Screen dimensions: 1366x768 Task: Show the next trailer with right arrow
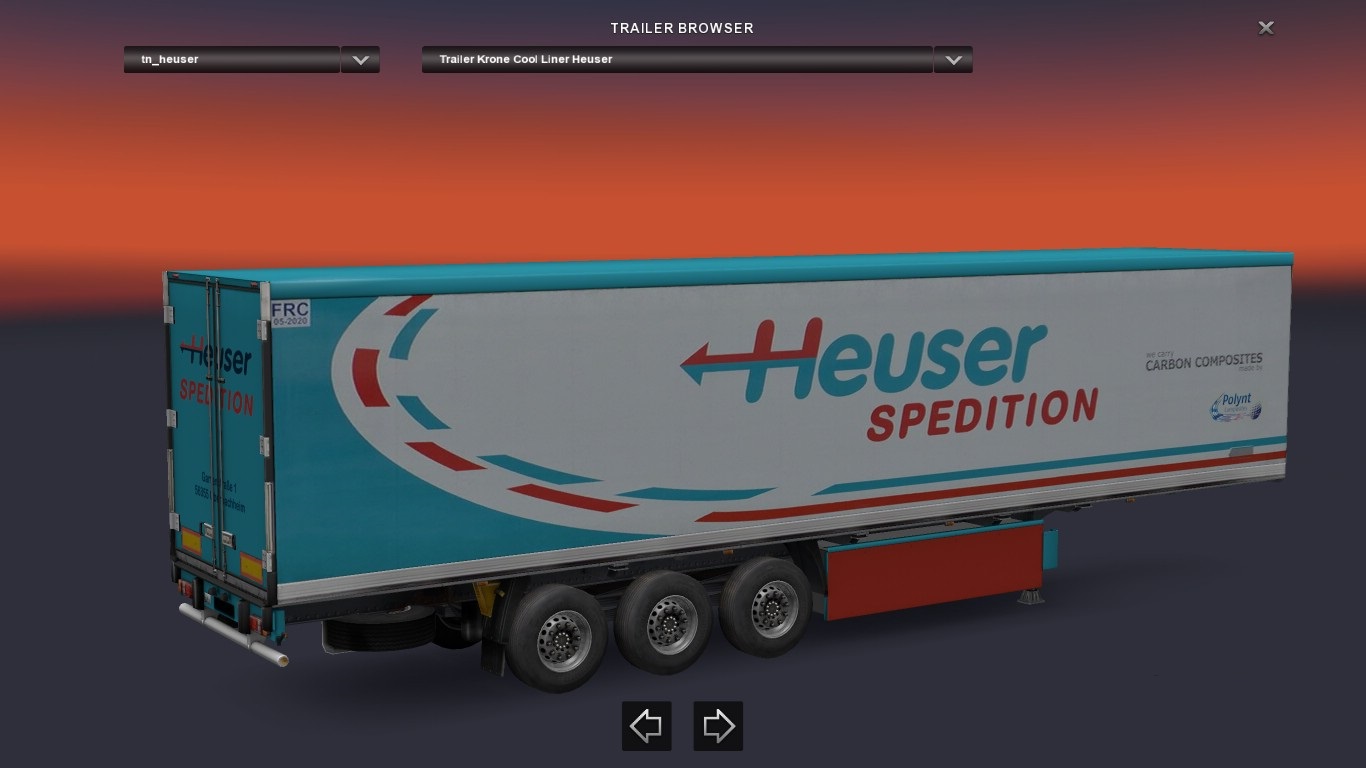pos(718,726)
